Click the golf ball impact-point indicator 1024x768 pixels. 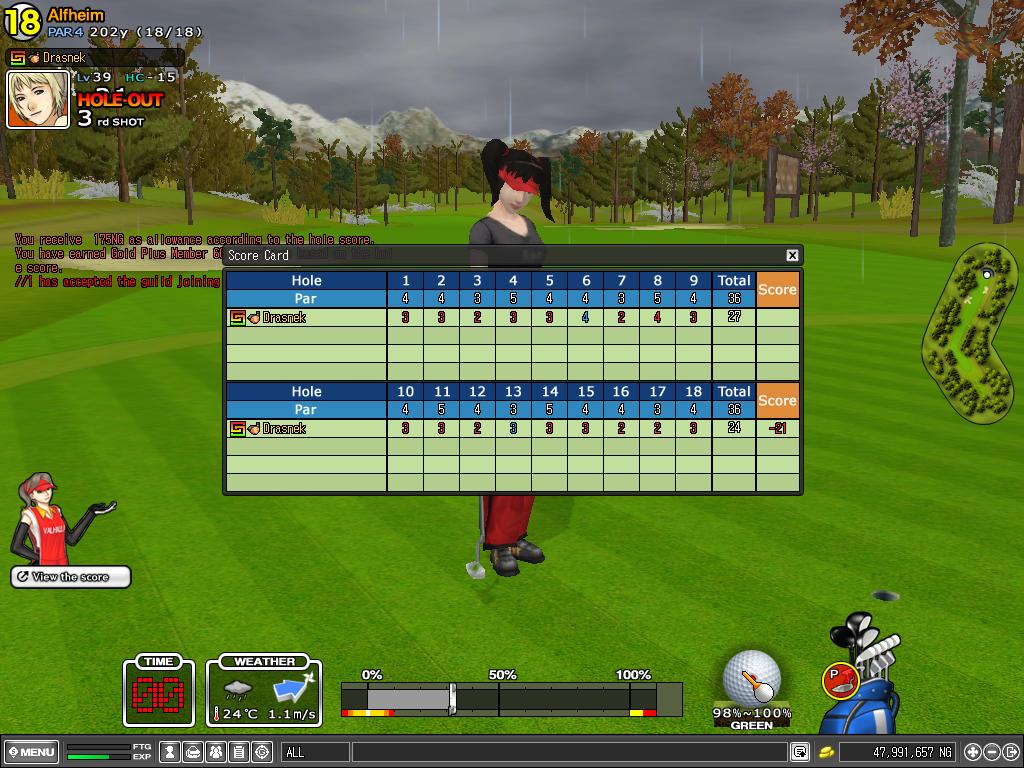[x=752, y=676]
